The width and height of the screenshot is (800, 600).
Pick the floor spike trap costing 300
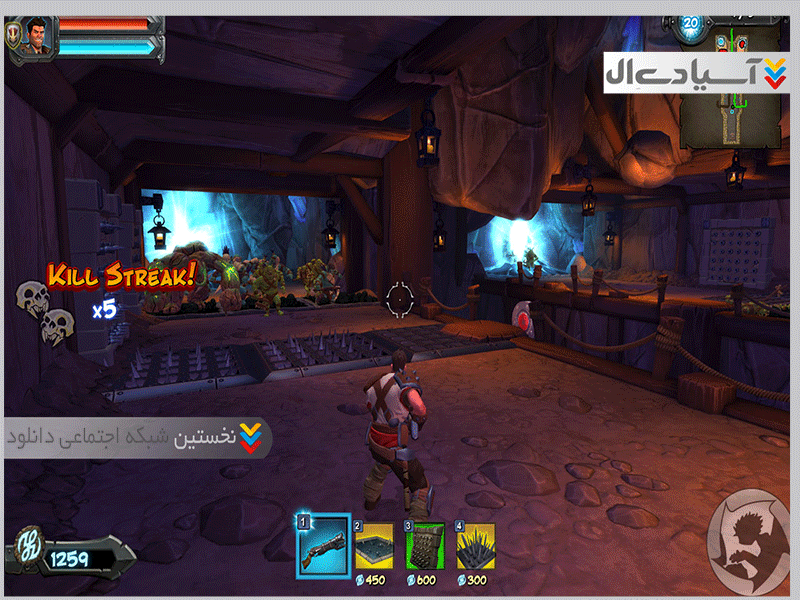(476, 546)
